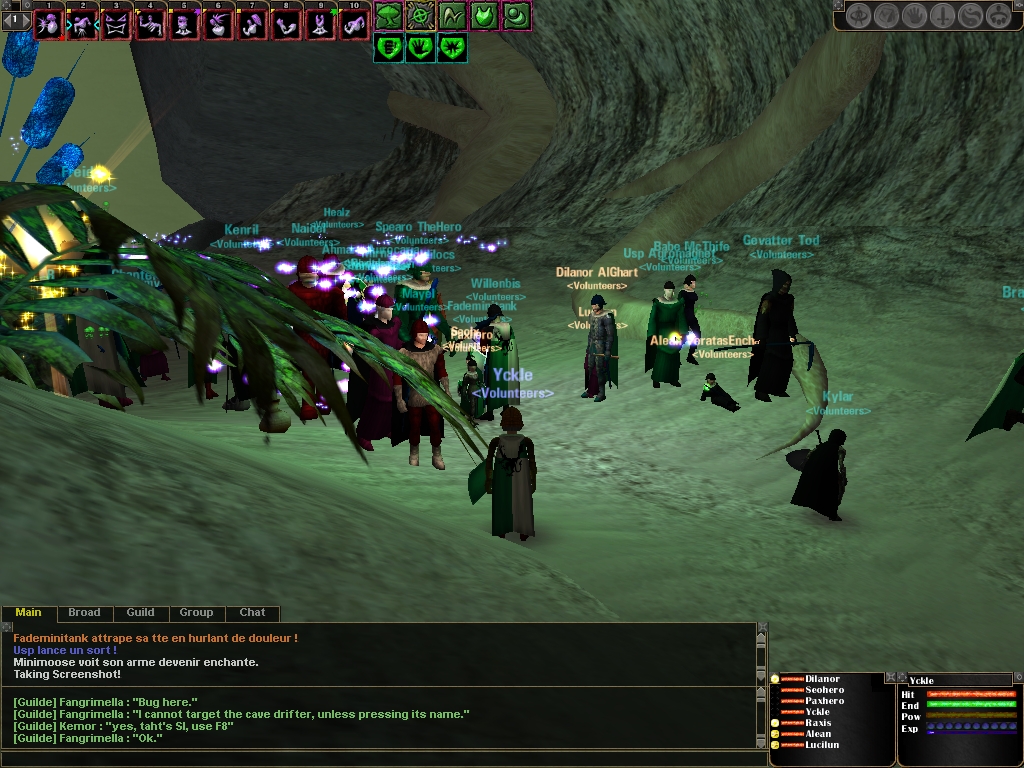
Task: Use the angry face spell in slot 3
Action: [x=117, y=24]
